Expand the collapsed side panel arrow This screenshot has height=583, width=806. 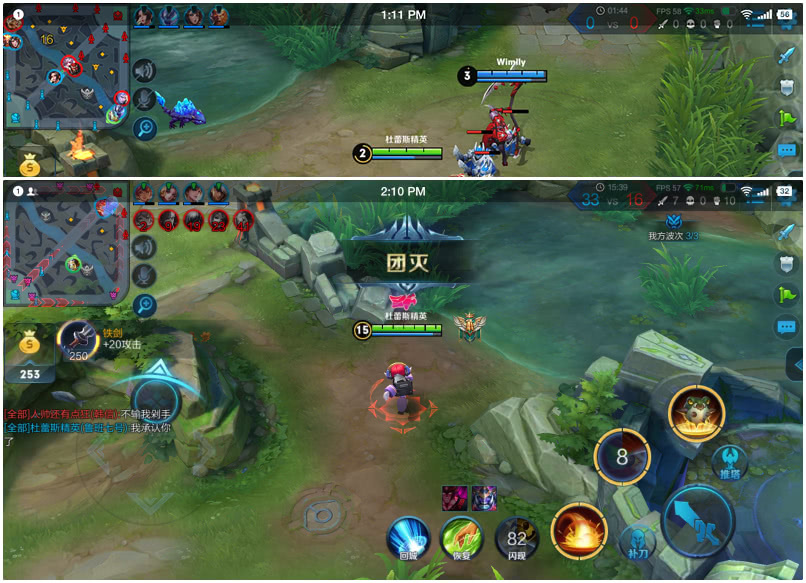[x=797, y=364]
